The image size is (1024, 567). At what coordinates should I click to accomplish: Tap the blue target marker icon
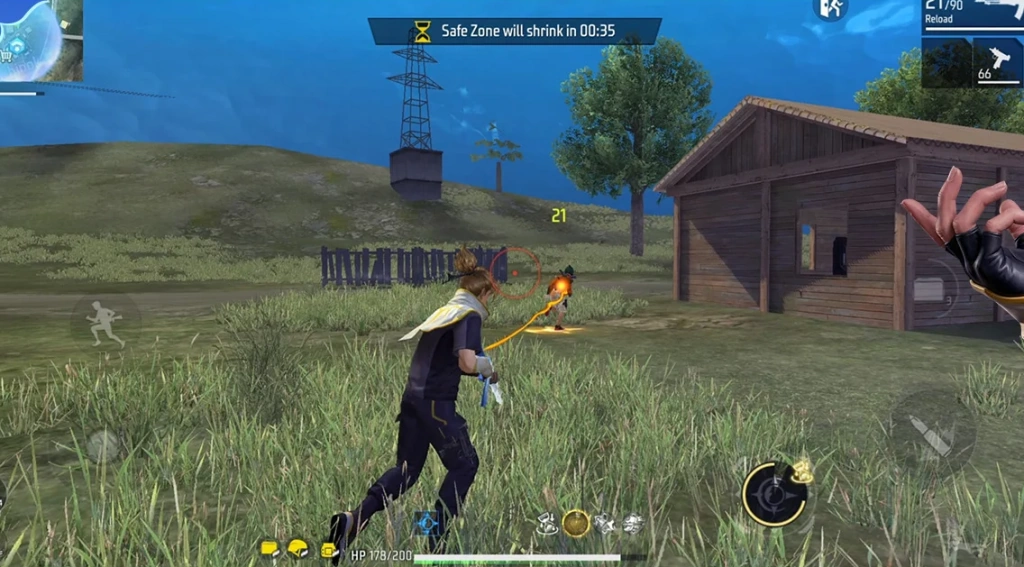428,522
